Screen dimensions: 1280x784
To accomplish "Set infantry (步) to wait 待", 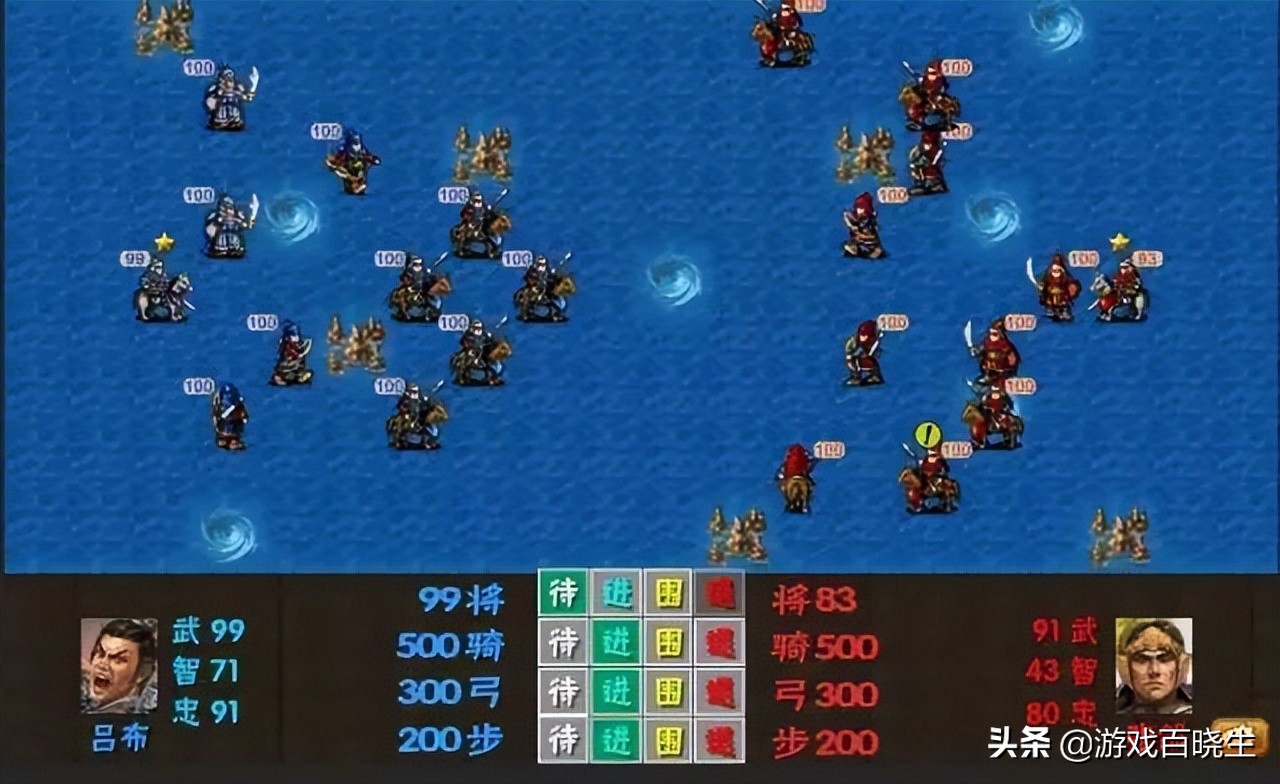I will [x=564, y=740].
